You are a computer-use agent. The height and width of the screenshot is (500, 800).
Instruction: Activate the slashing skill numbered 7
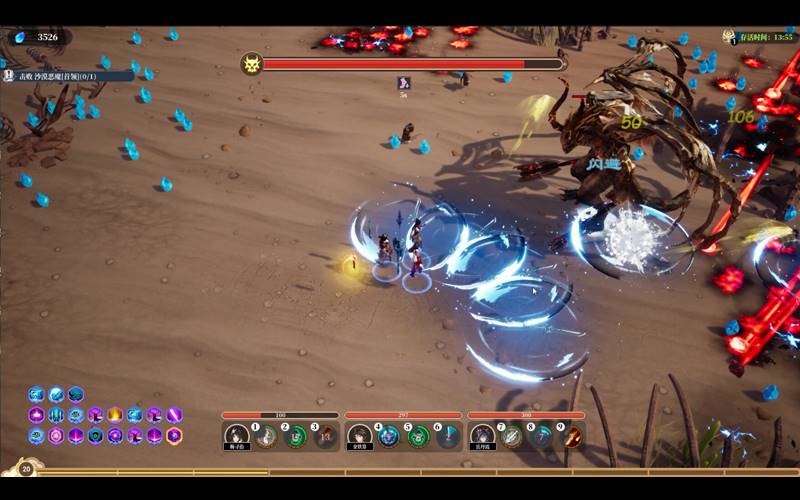click(512, 436)
